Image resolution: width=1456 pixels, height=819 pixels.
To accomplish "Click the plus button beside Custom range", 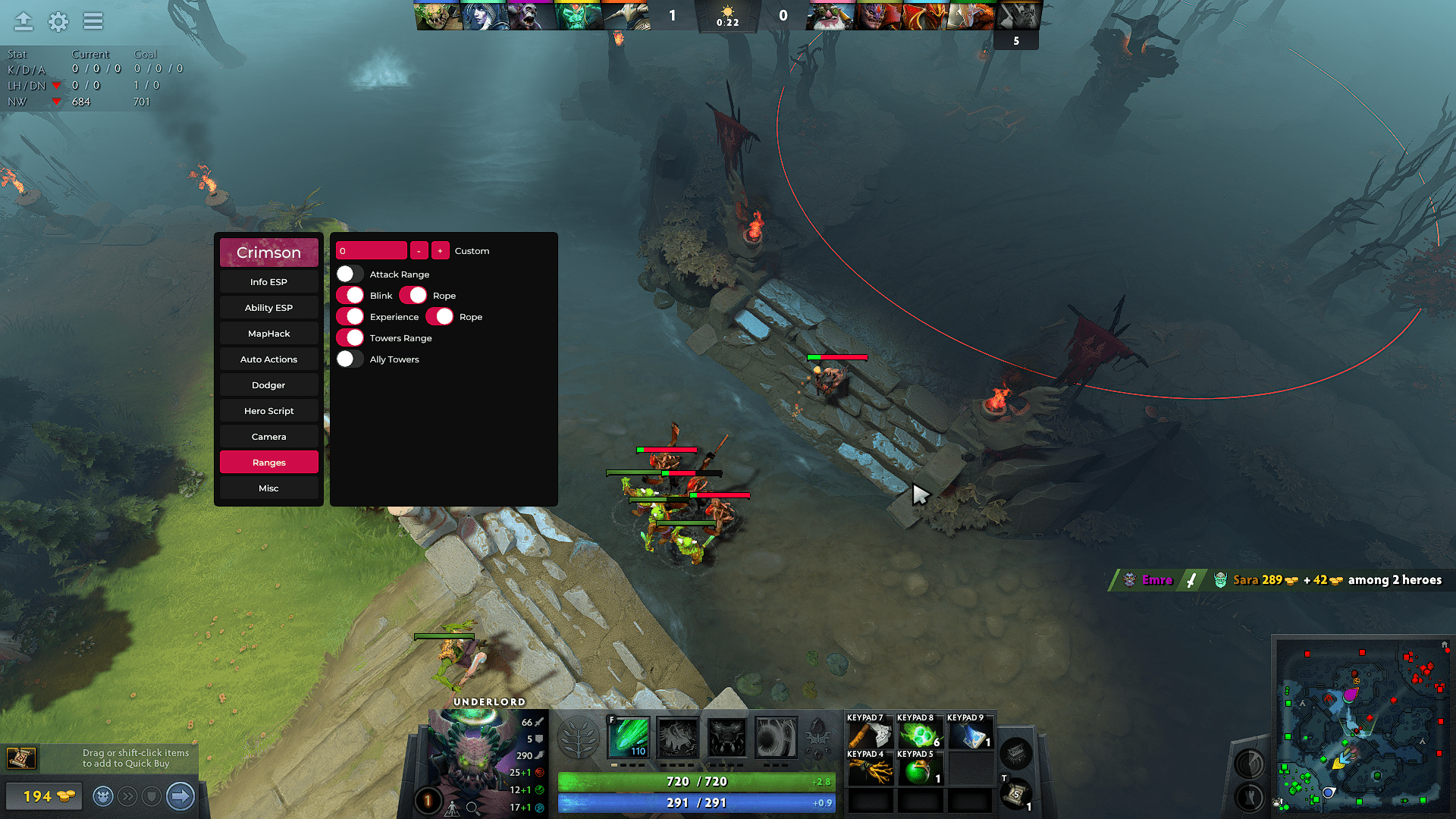I will (440, 250).
